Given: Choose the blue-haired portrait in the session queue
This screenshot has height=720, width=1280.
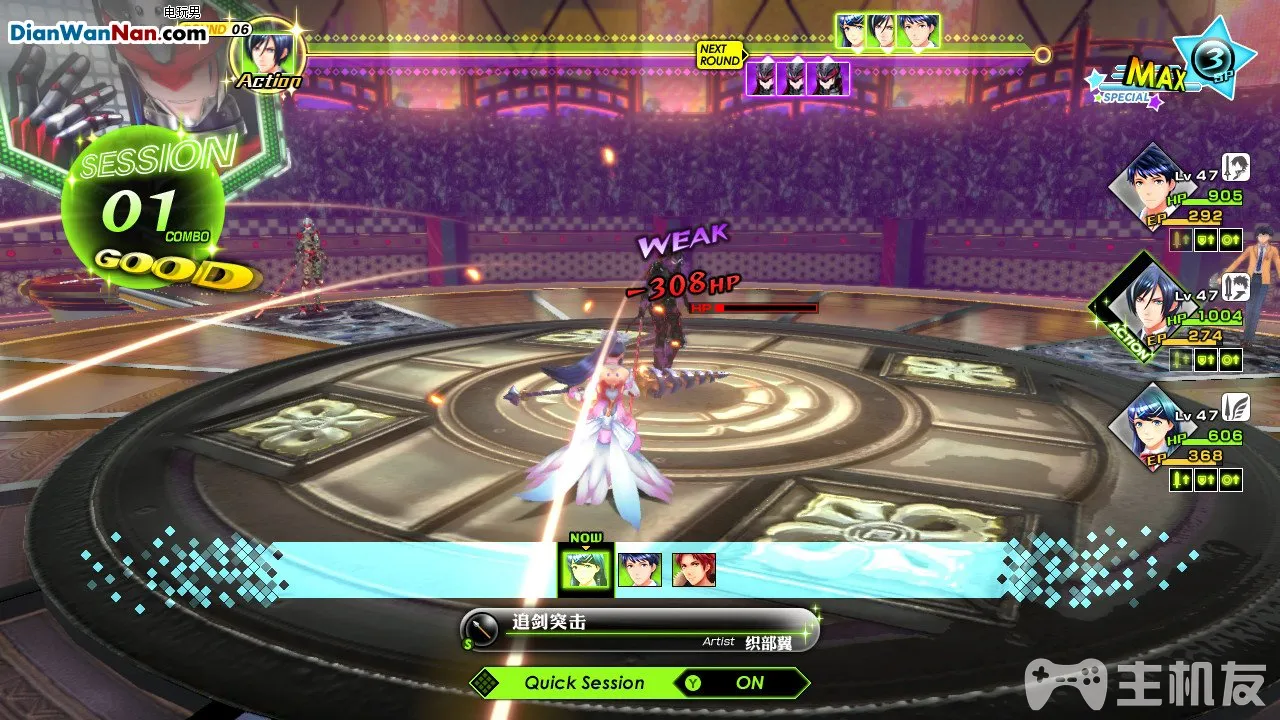Looking at the screenshot, I should [640, 570].
